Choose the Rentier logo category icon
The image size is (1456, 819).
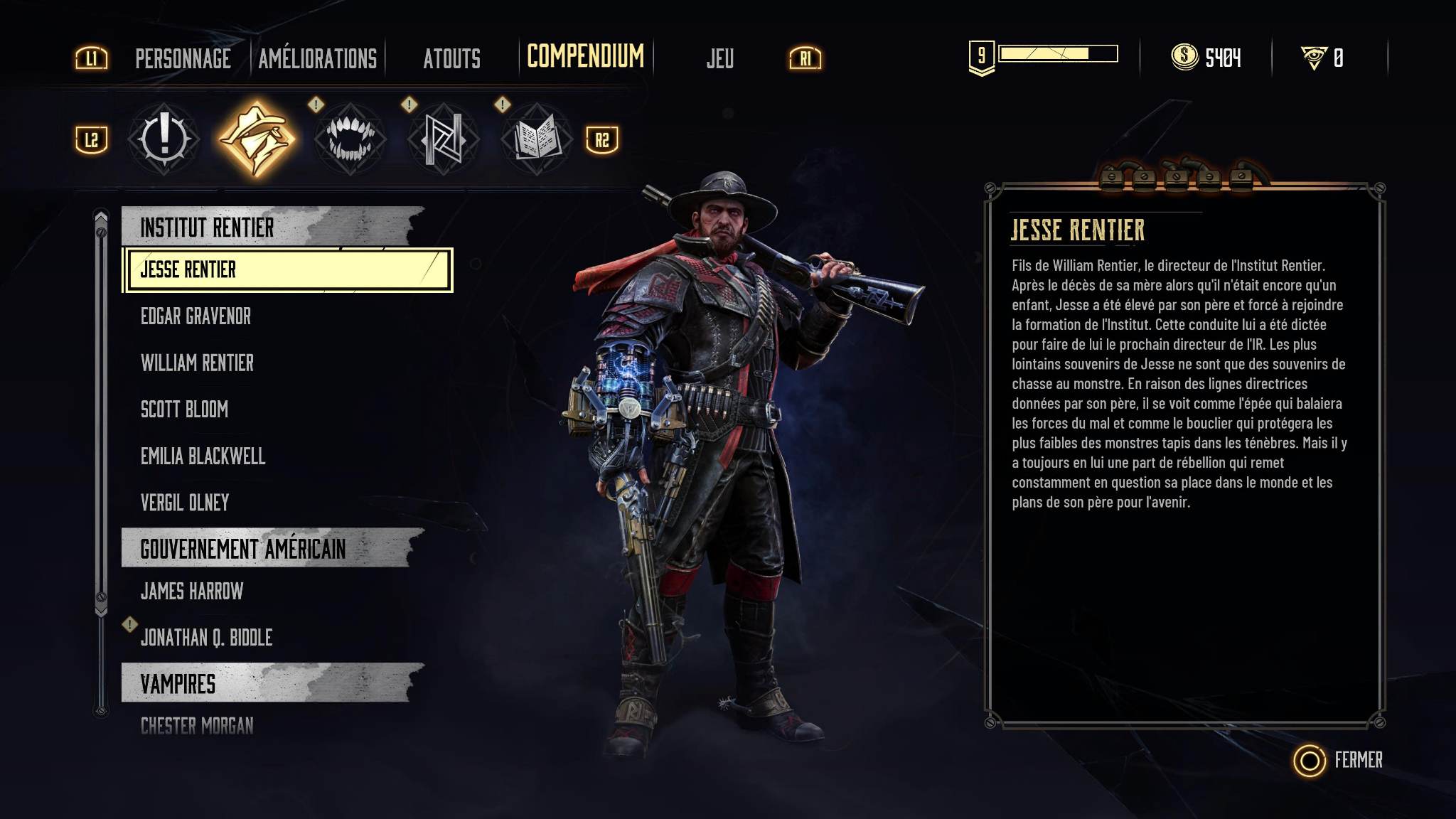442,139
